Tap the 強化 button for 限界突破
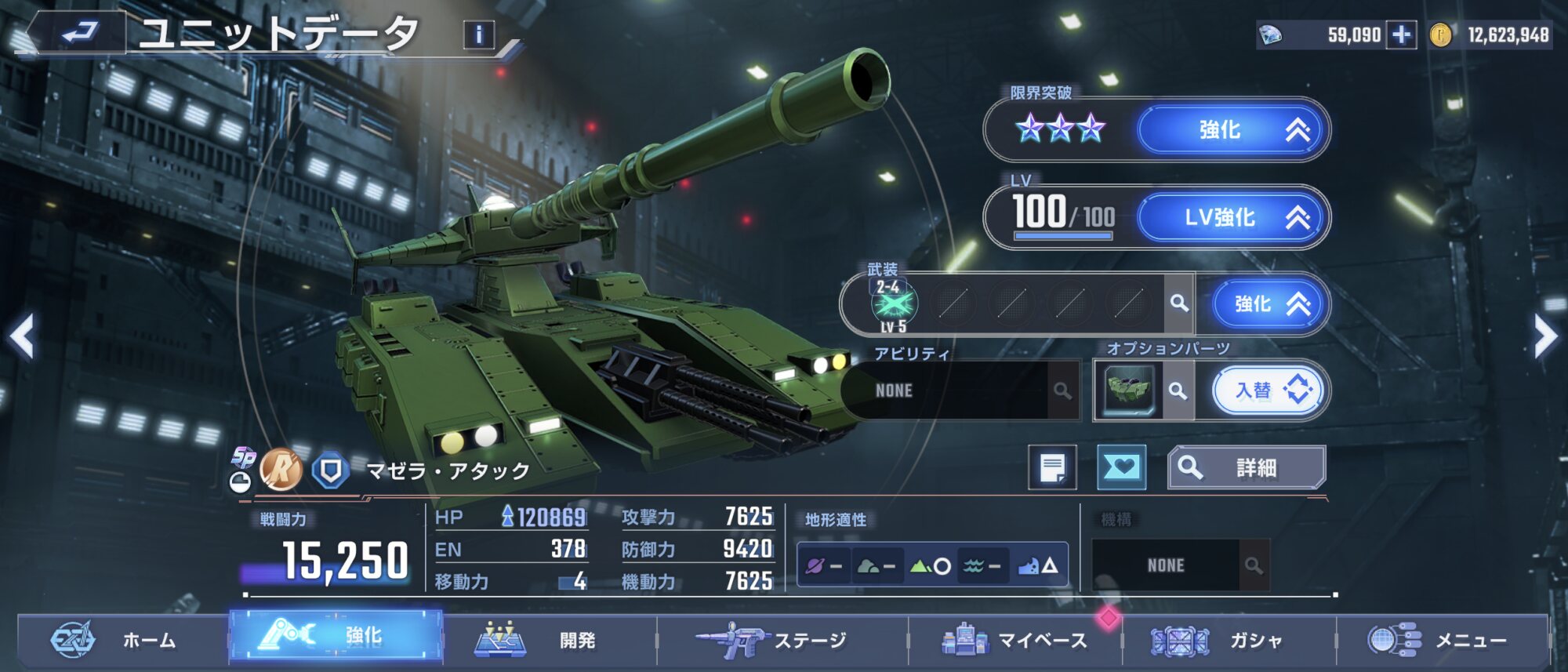 pos(1234,130)
